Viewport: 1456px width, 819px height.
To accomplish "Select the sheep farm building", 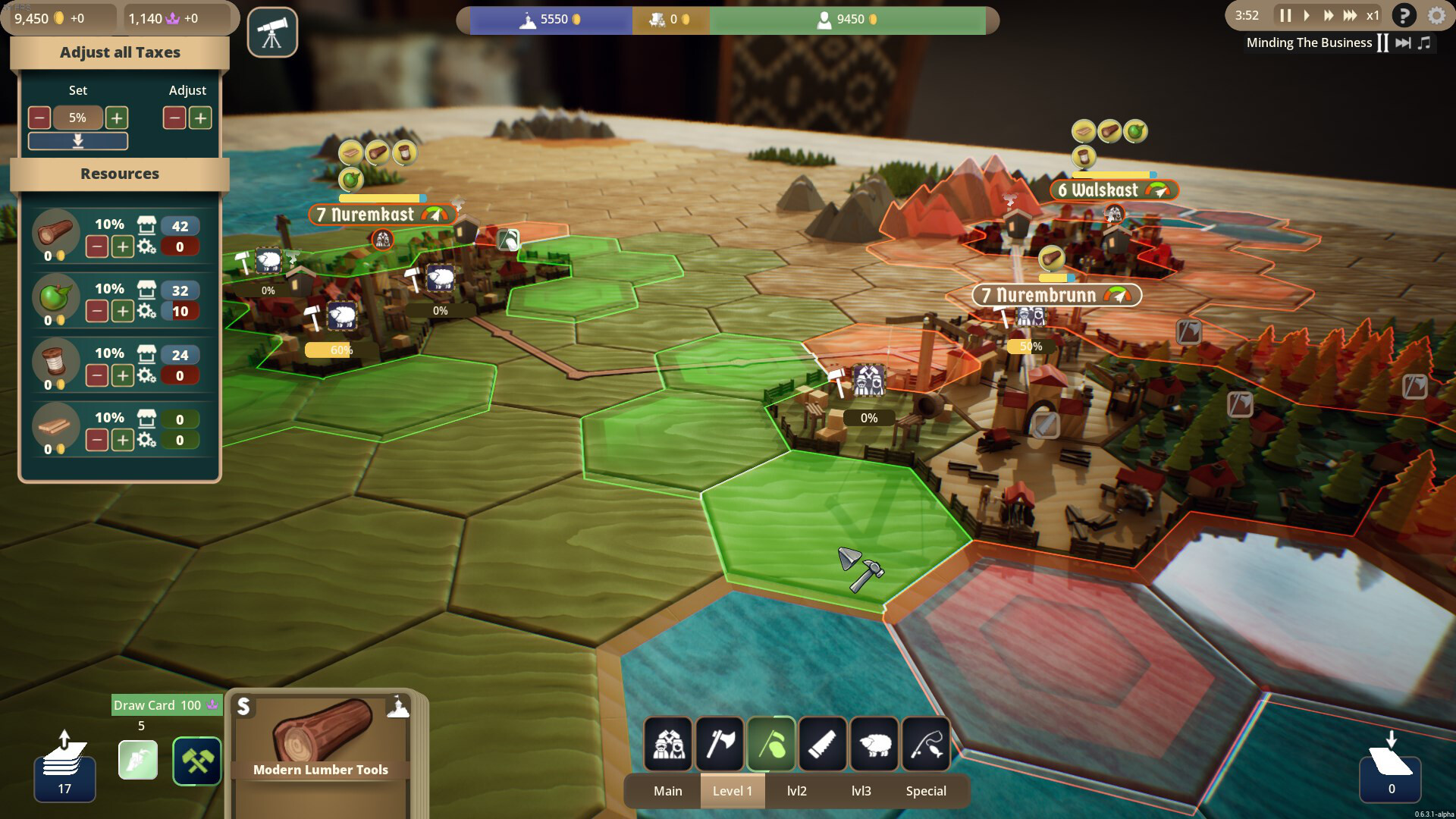I will 874,744.
